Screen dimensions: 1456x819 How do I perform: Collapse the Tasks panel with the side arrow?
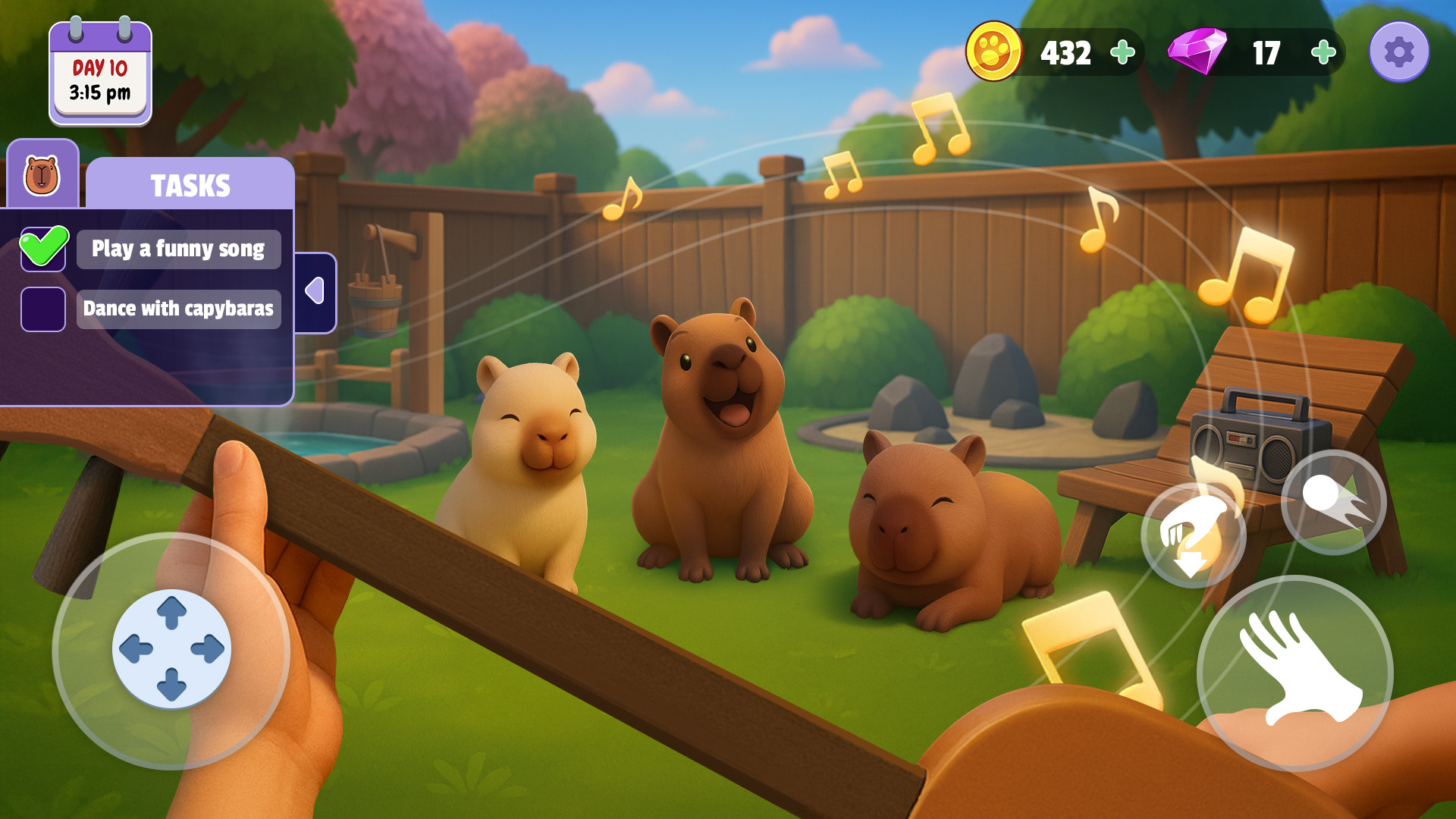point(315,292)
